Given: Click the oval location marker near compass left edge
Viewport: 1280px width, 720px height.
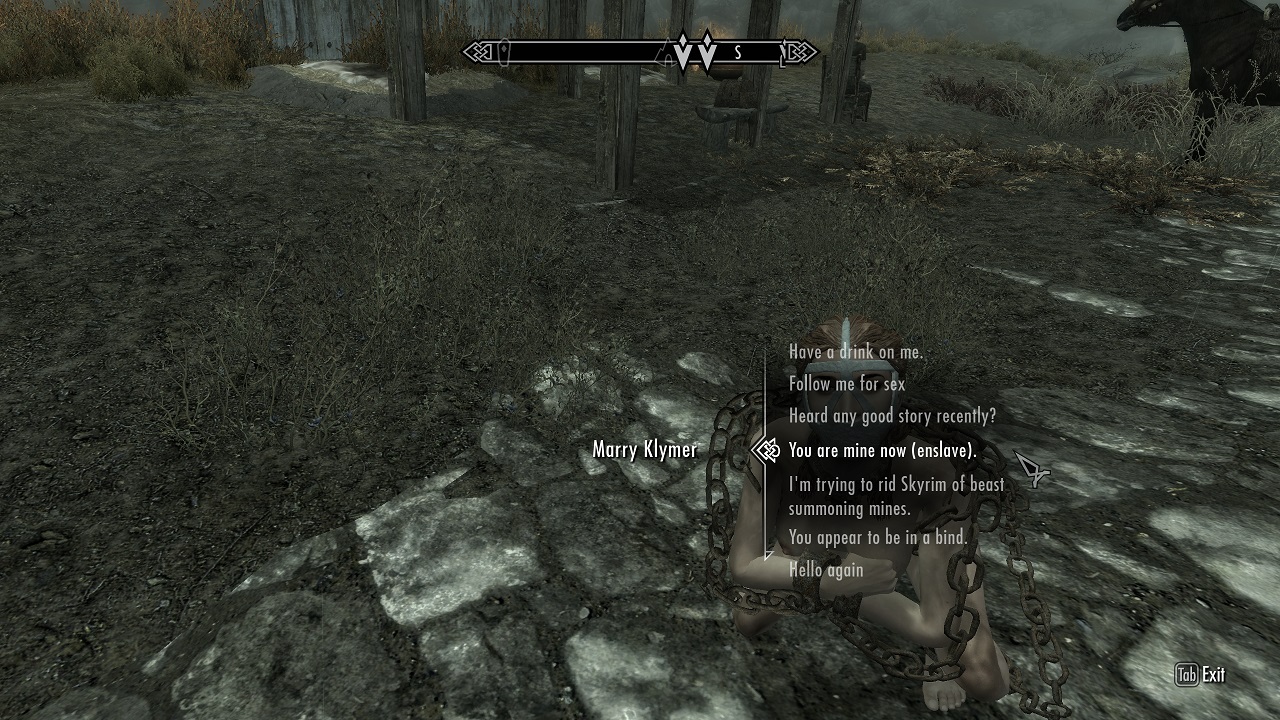Looking at the screenshot, I should tap(505, 52).
